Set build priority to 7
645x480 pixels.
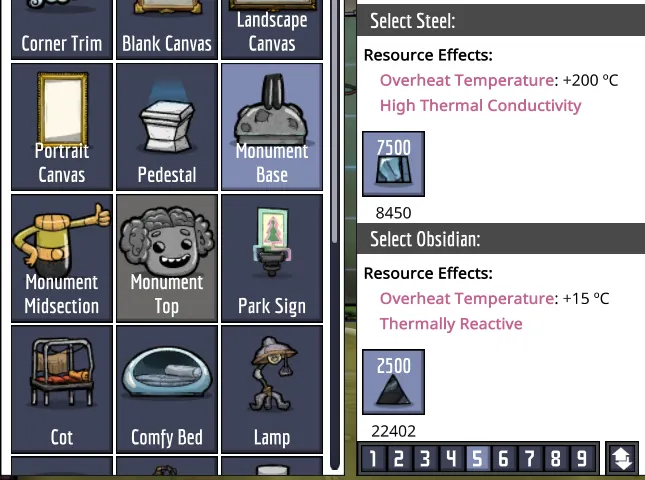tap(529, 459)
